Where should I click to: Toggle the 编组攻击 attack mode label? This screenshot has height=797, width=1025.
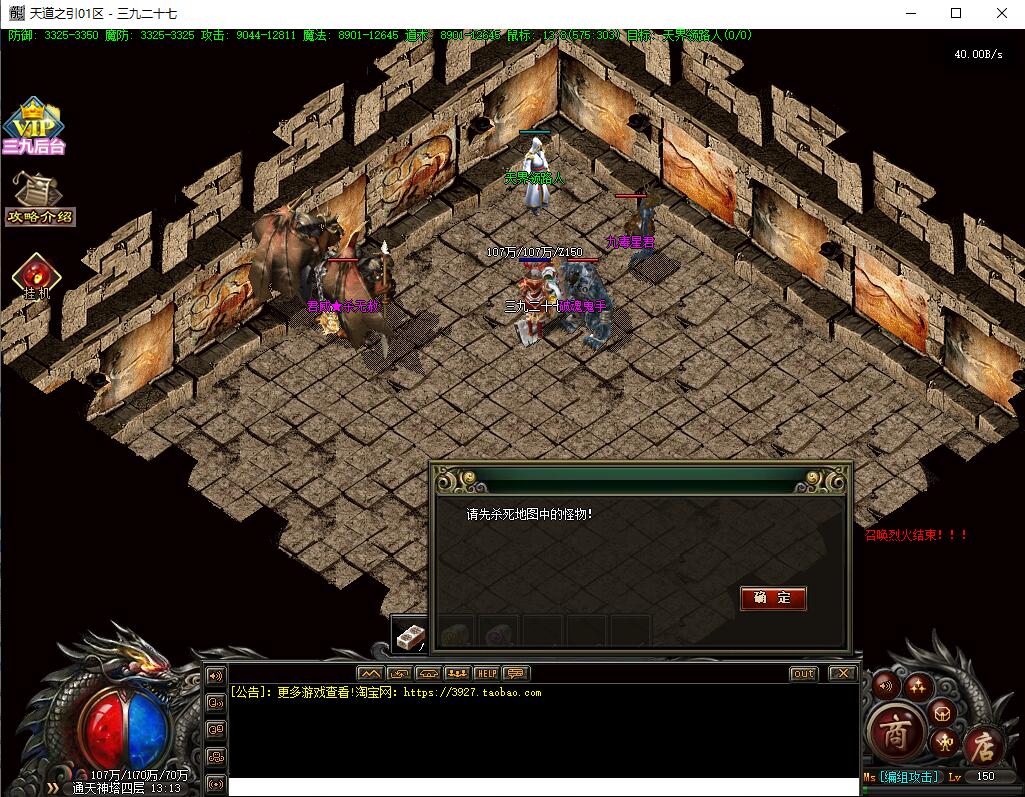pyautogui.click(x=909, y=777)
